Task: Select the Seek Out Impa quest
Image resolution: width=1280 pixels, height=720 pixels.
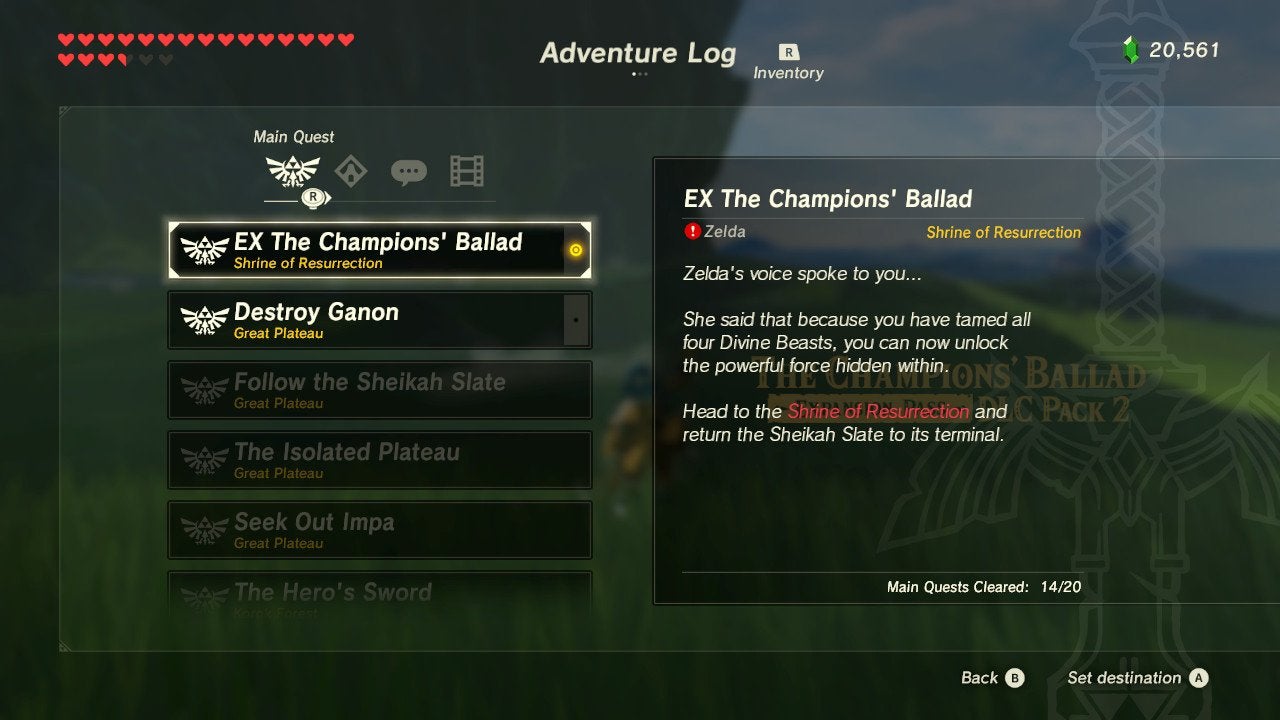Action: pyautogui.click(x=380, y=529)
